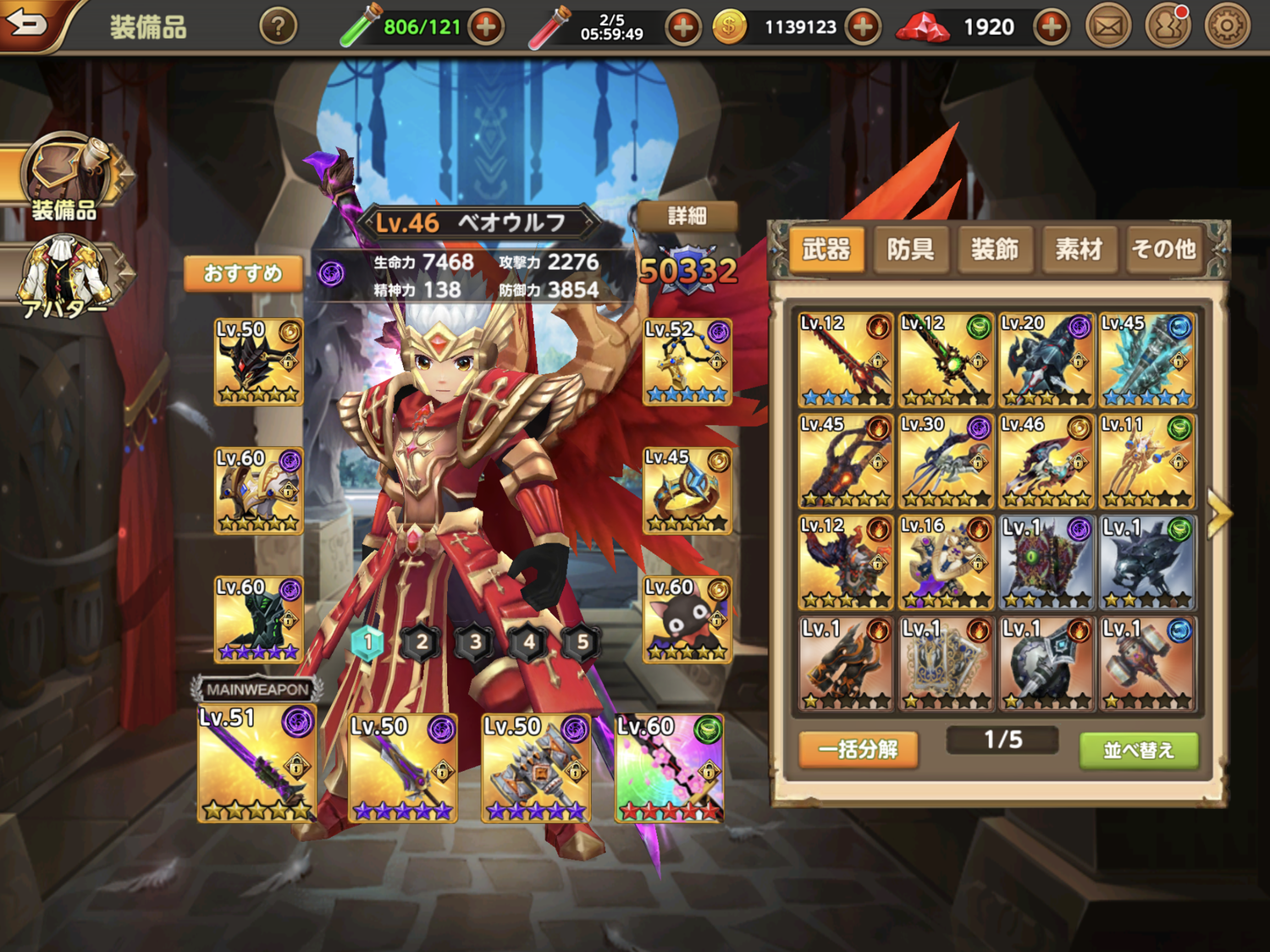Go to the next inventory page arrow
The height and width of the screenshot is (952, 1270).
[1219, 512]
